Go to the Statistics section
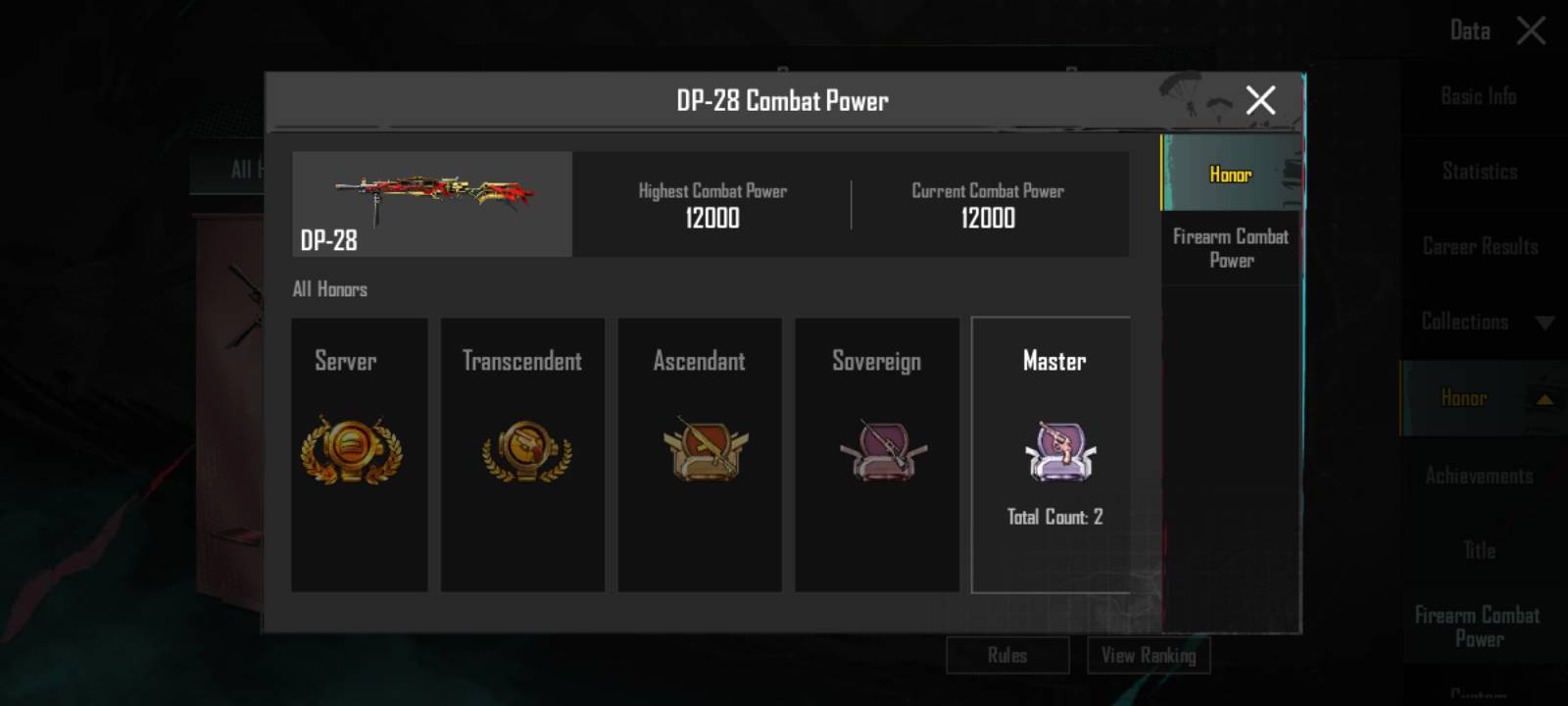The height and width of the screenshot is (706, 1568). [x=1479, y=172]
